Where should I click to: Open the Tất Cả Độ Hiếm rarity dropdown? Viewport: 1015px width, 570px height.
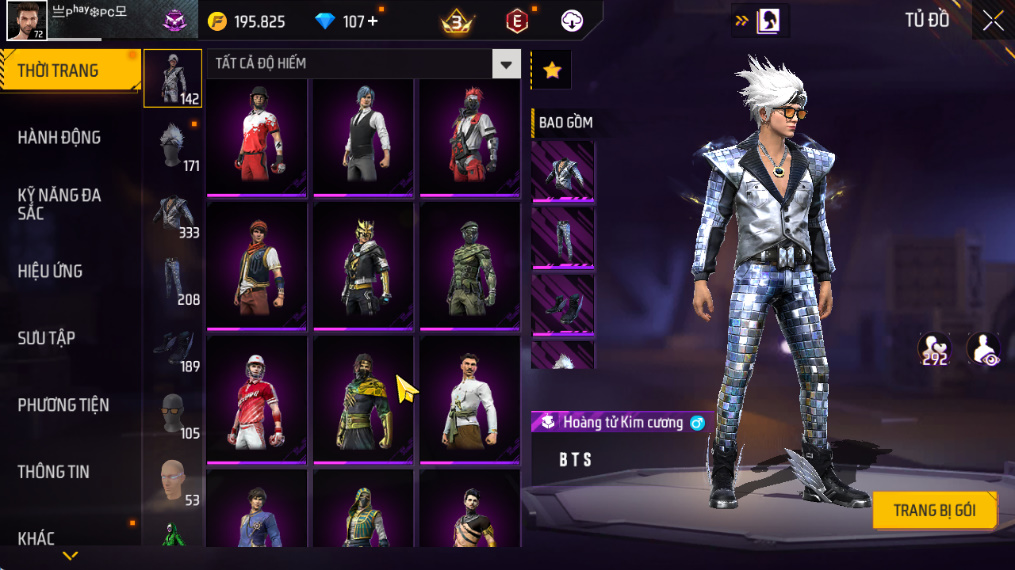[506, 65]
